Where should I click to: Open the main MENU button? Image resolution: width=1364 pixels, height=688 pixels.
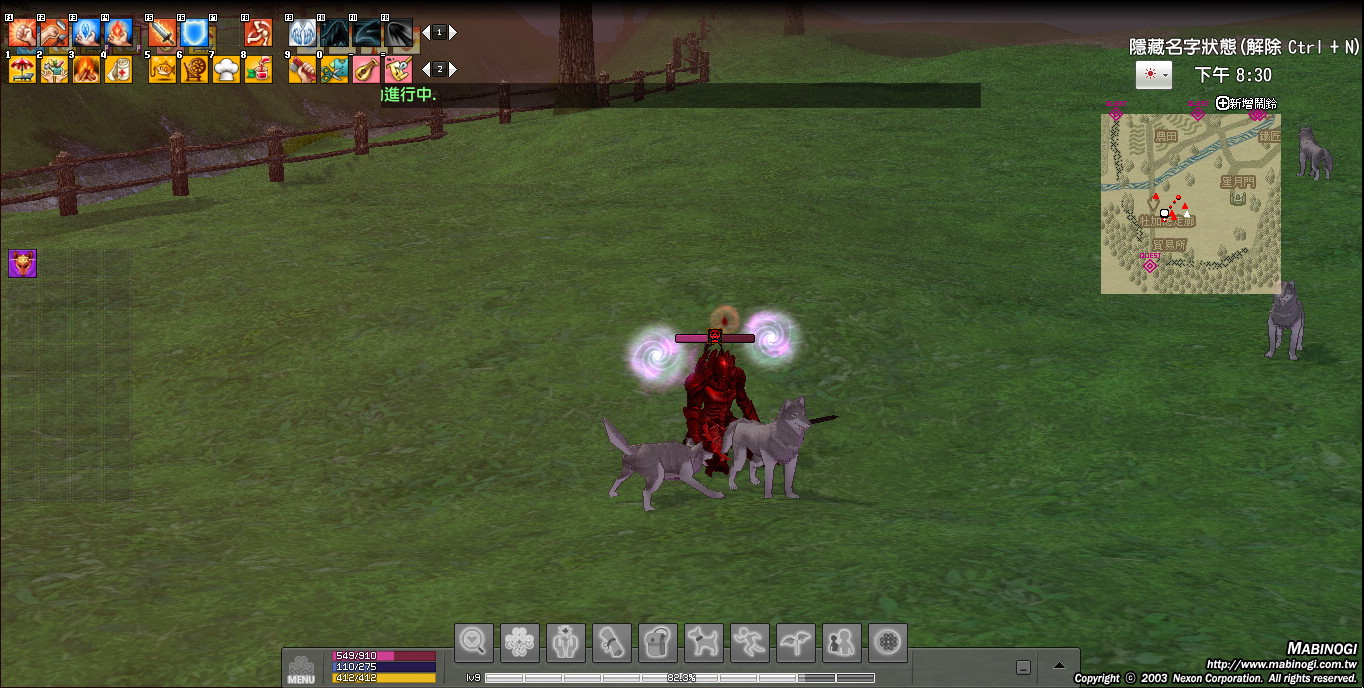click(301, 668)
